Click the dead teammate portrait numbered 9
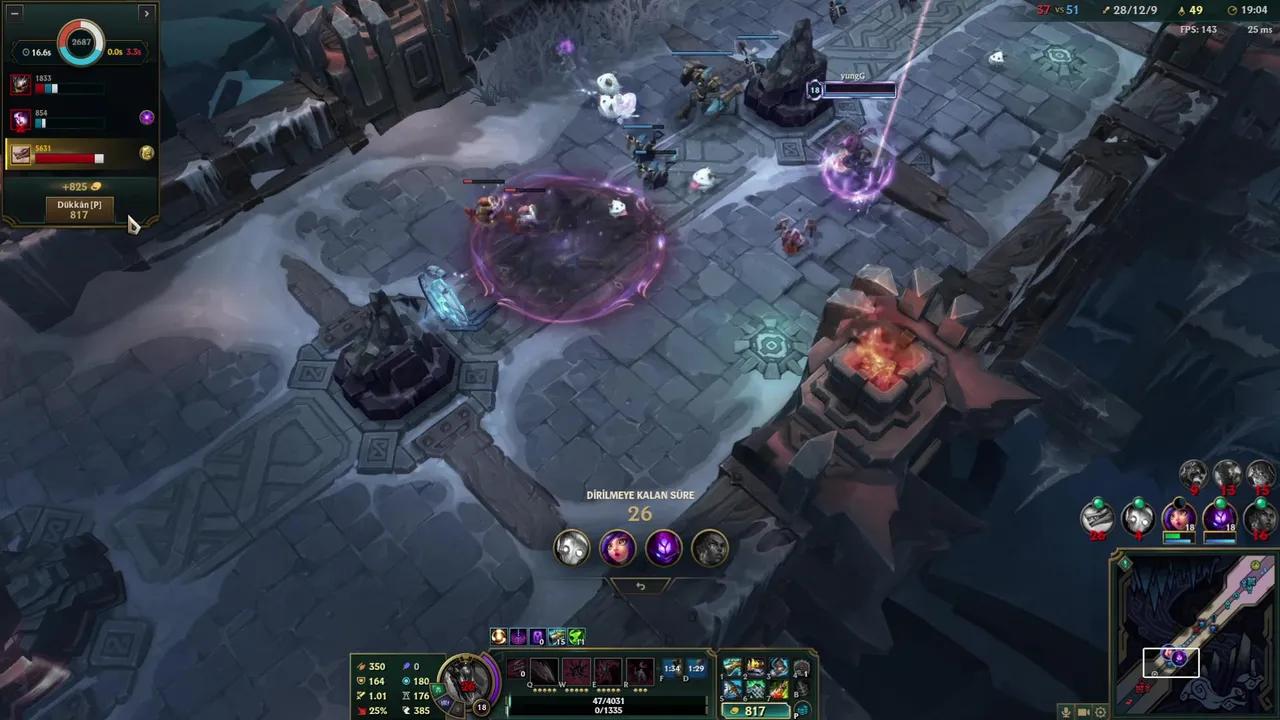 click(x=1192, y=474)
